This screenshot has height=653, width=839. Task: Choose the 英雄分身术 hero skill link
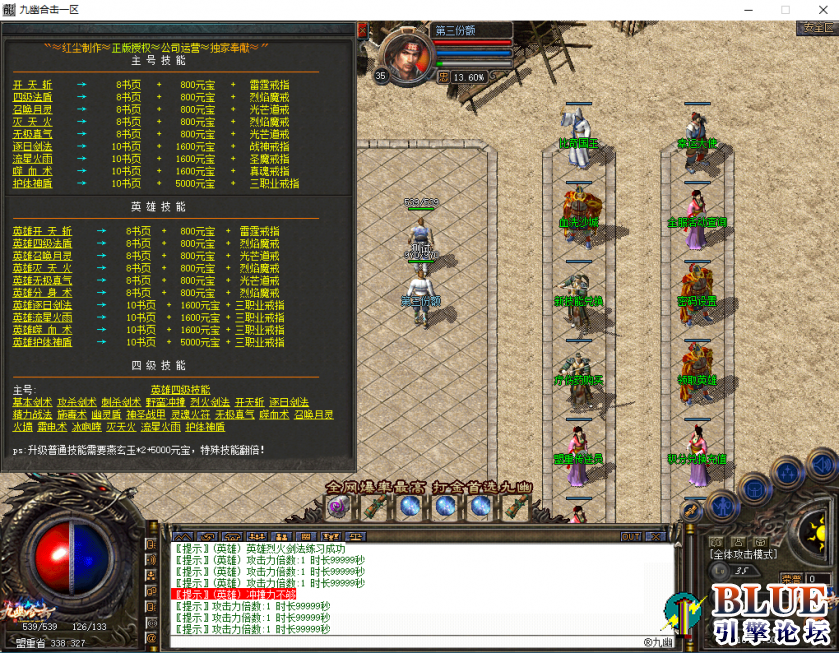click(42, 293)
